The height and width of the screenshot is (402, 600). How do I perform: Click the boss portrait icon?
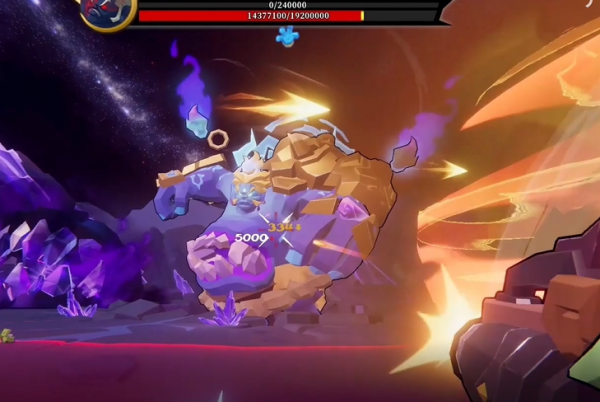pos(106,11)
